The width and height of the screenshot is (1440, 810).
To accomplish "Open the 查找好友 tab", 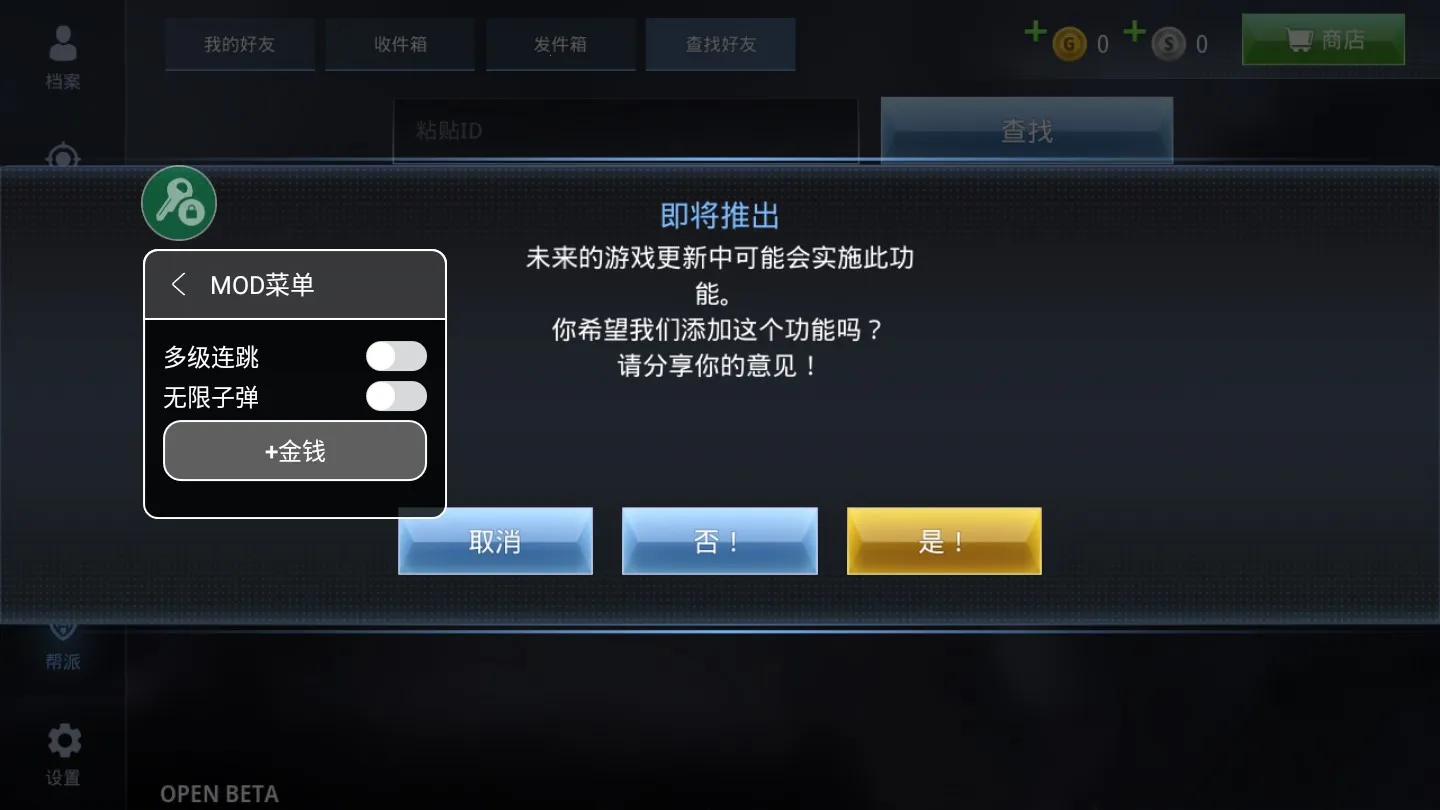I will 720,44.
